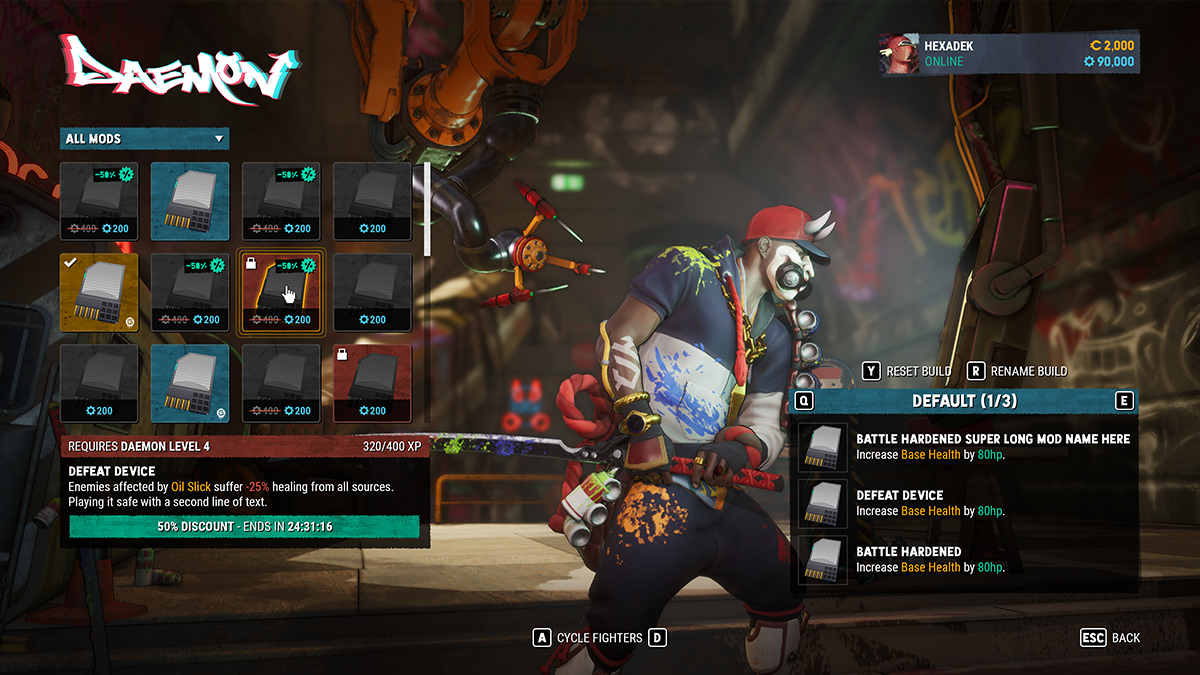Cycle fighters from the bottom prompt
The width and height of the screenshot is (1200, 675).
(600, 637)
